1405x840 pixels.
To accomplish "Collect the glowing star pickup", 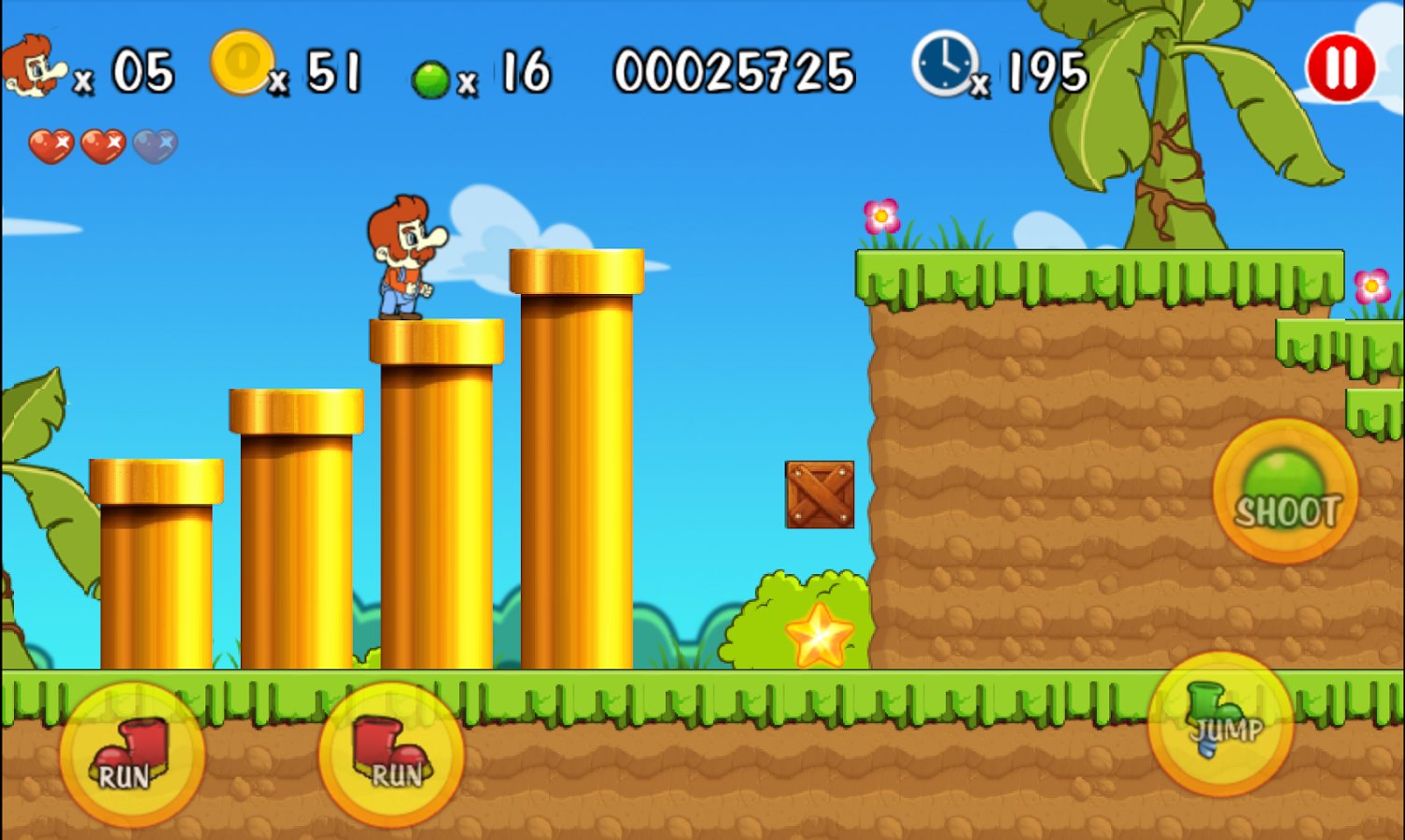I will pyautogui.click(x=820, y=636).
